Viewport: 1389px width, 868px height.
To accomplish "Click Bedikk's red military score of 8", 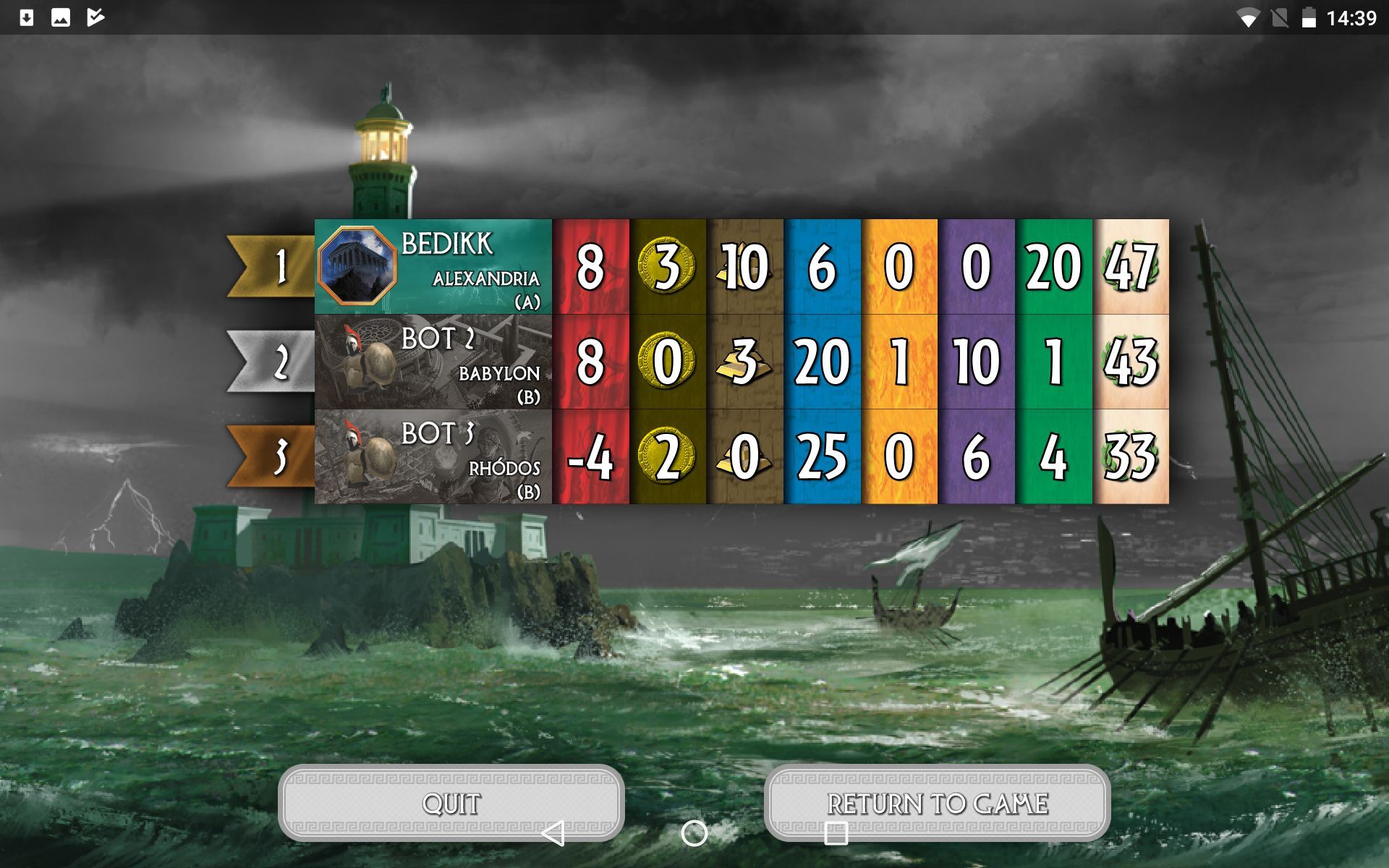I will pos(593,267).
